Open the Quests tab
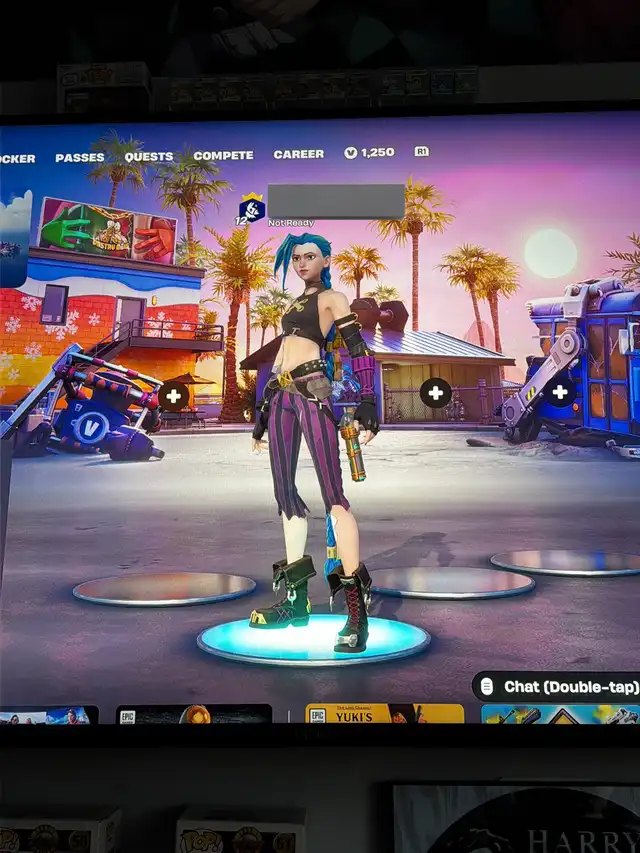The image size is (640, 853). (148, 157)
